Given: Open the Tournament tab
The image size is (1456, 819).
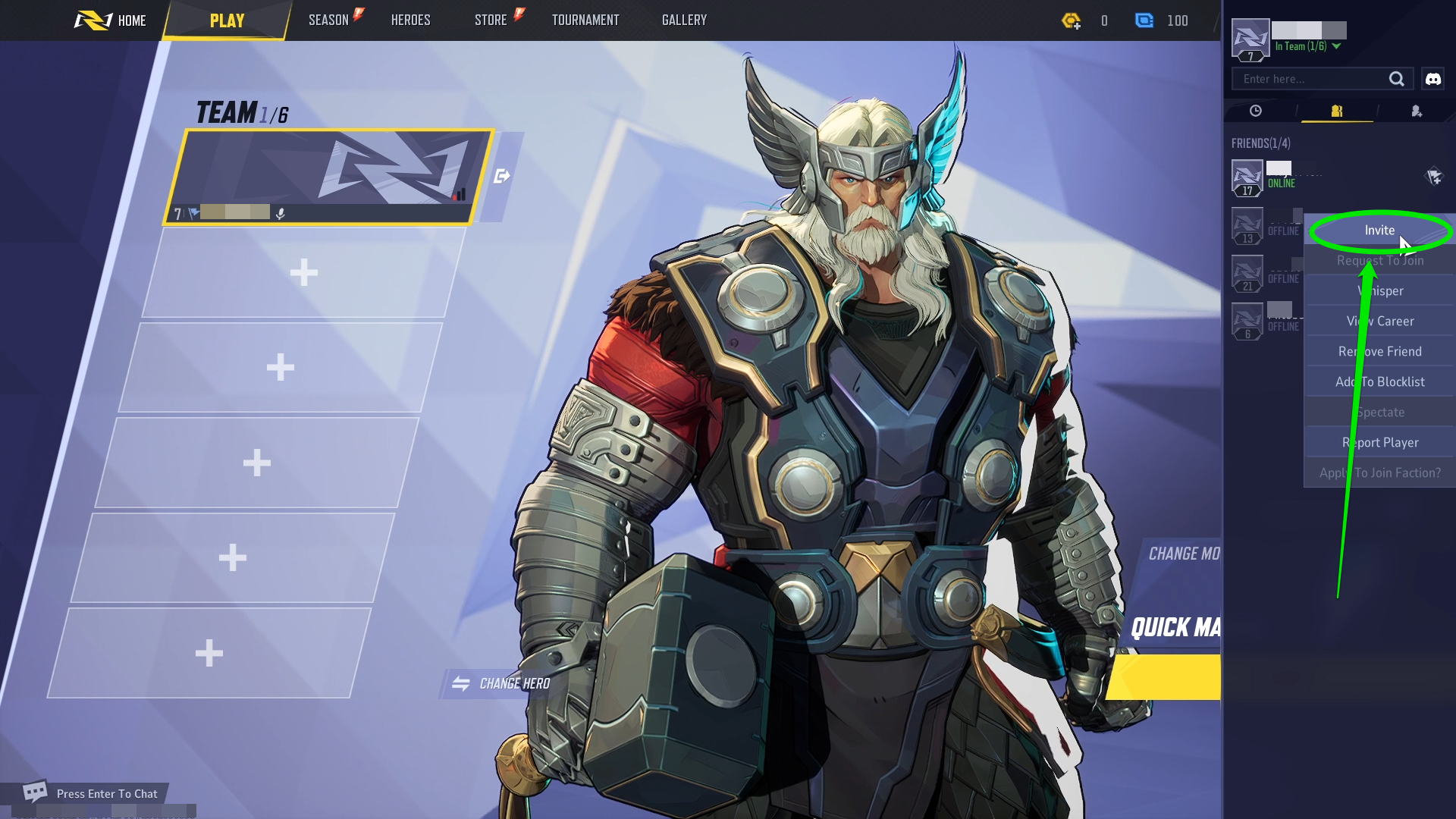Looking at the screenshot, I should (x=585, y=20).
